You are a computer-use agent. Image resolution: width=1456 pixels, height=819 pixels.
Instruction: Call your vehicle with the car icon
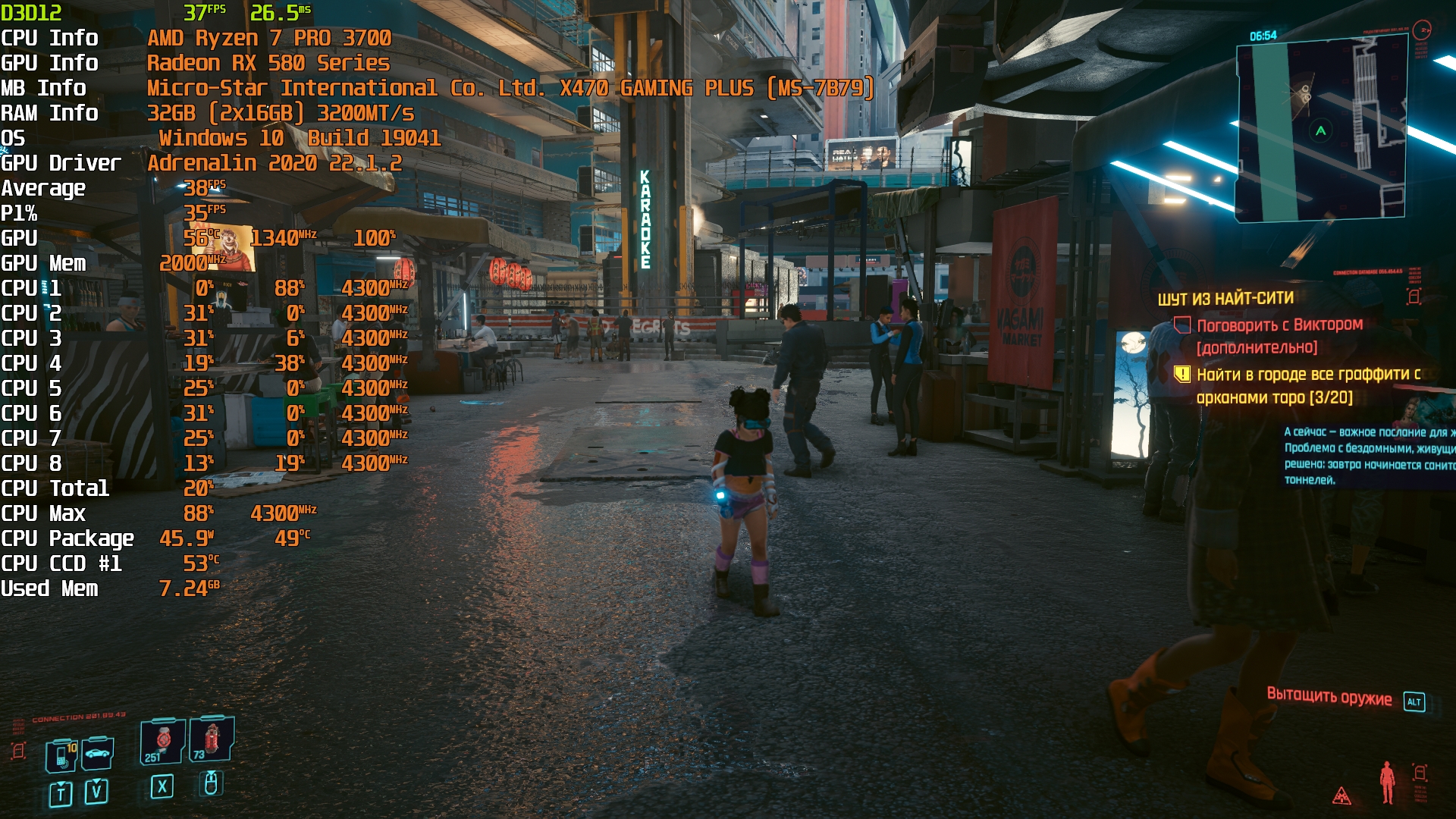pyautogui.click(x=98, y=753)
